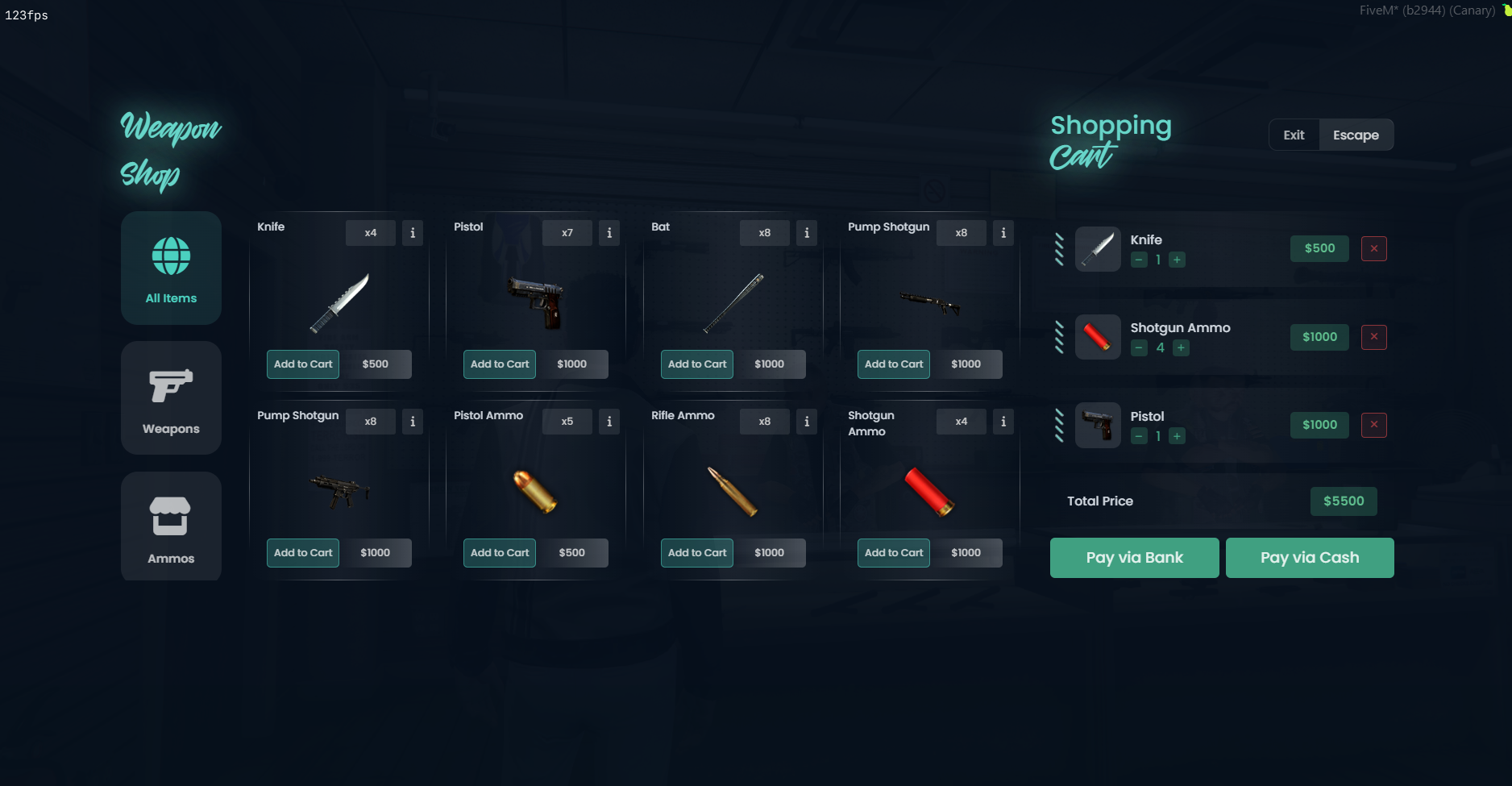The height and width of the screenshot is (786, 1512).
Task: View Shotgun Ammo info icon
Action: (x=1003, y=422)
